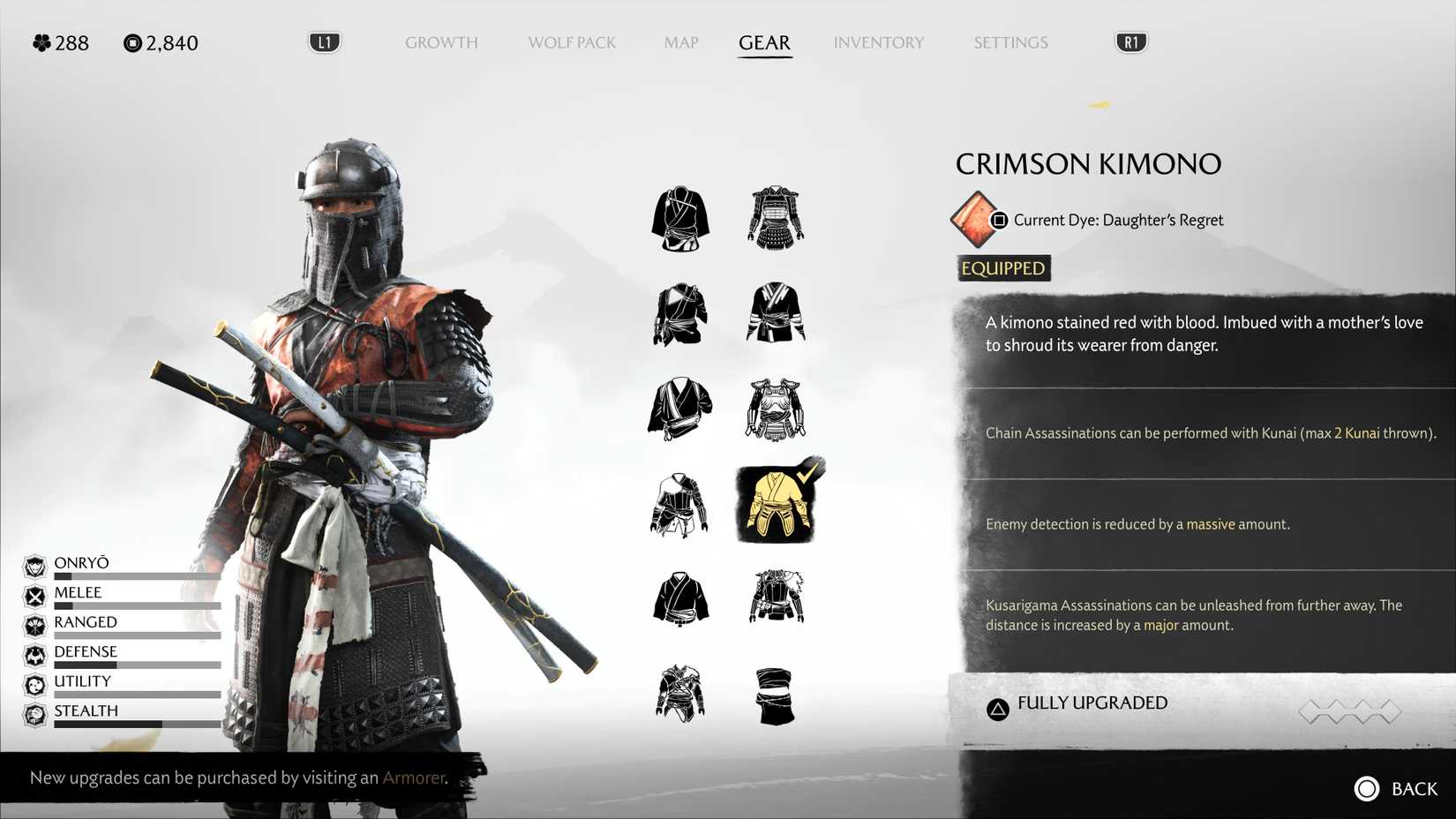
Task: Switch to the Settings tab
Action: click(1010, 42)
